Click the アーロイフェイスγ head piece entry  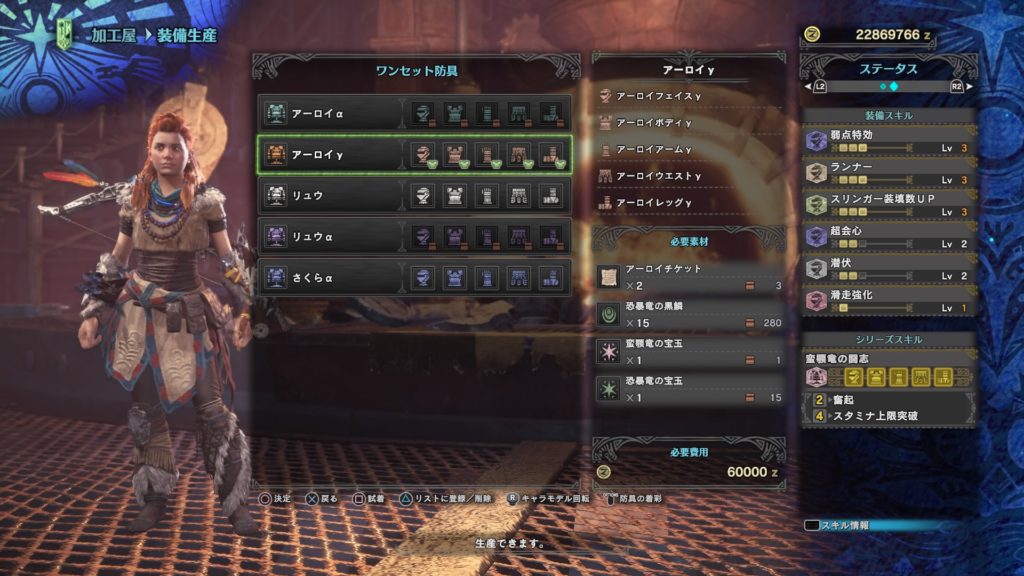pos(688,96)
